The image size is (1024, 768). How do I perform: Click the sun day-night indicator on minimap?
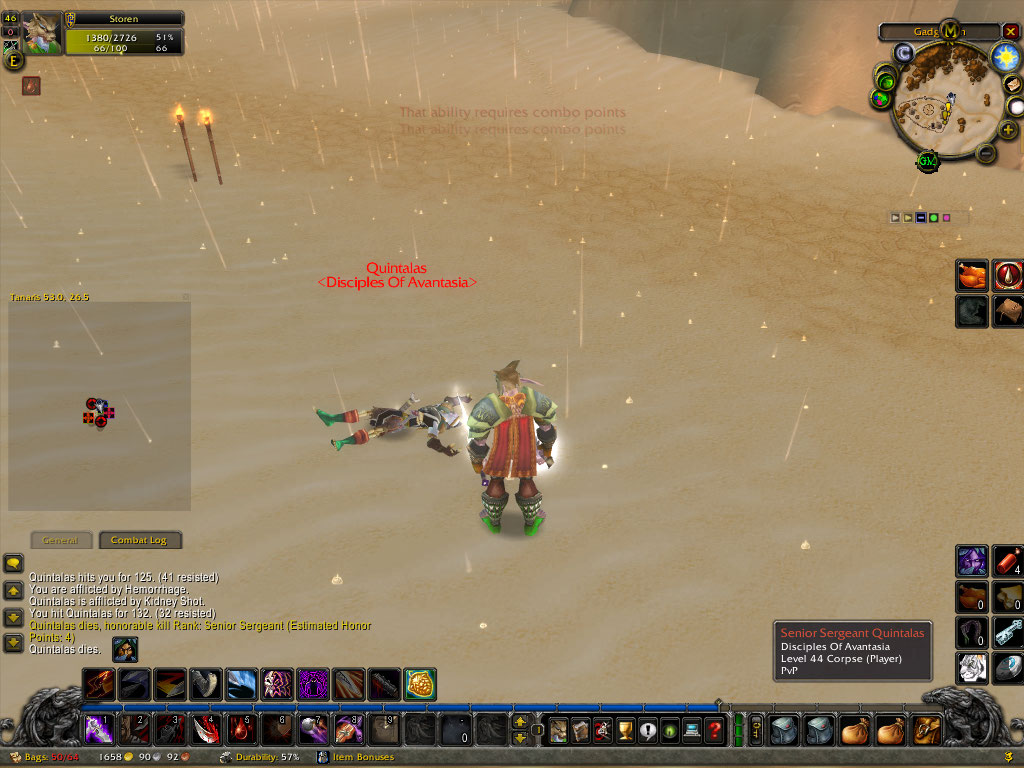click(1004, 57)
